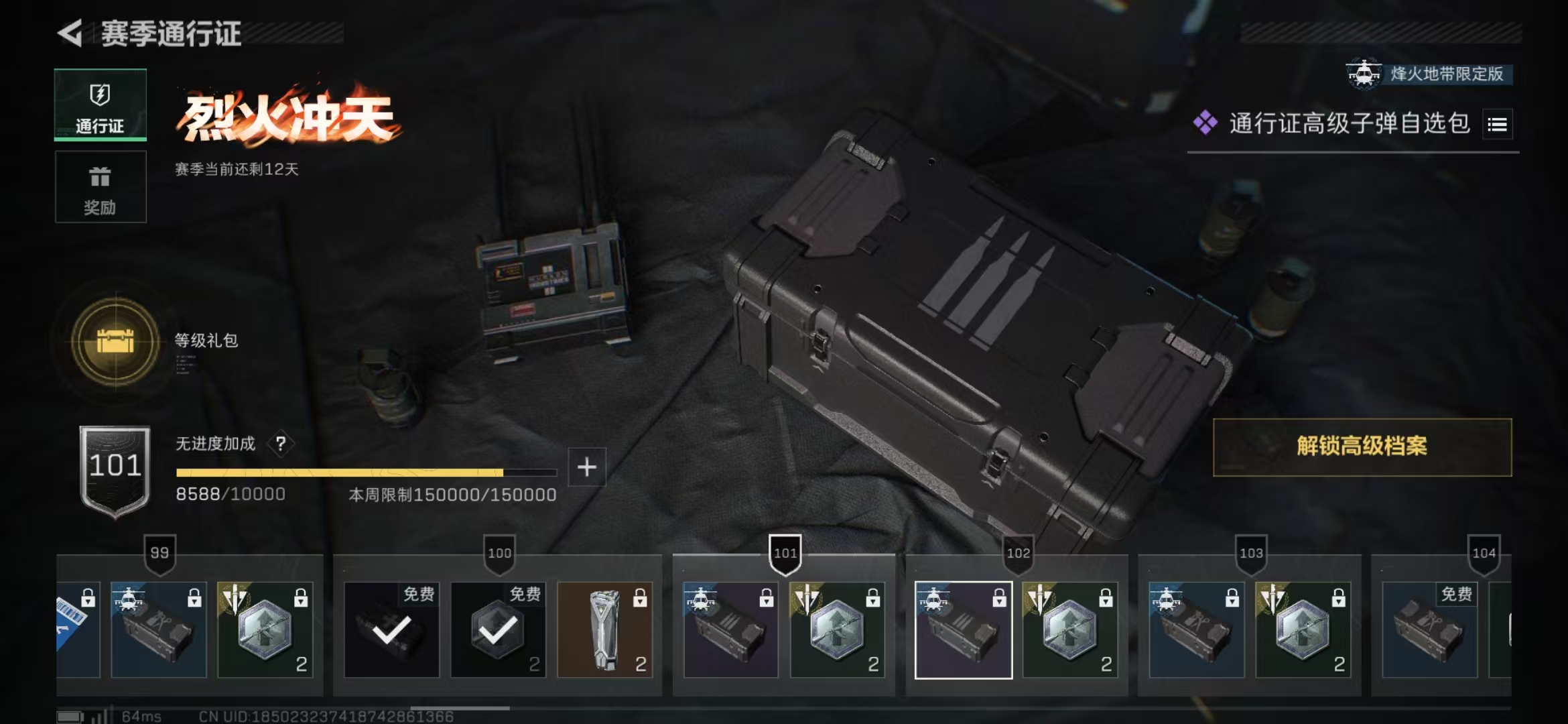Claim the 等级礼包 level gift icon

click(x=116, y=341)
